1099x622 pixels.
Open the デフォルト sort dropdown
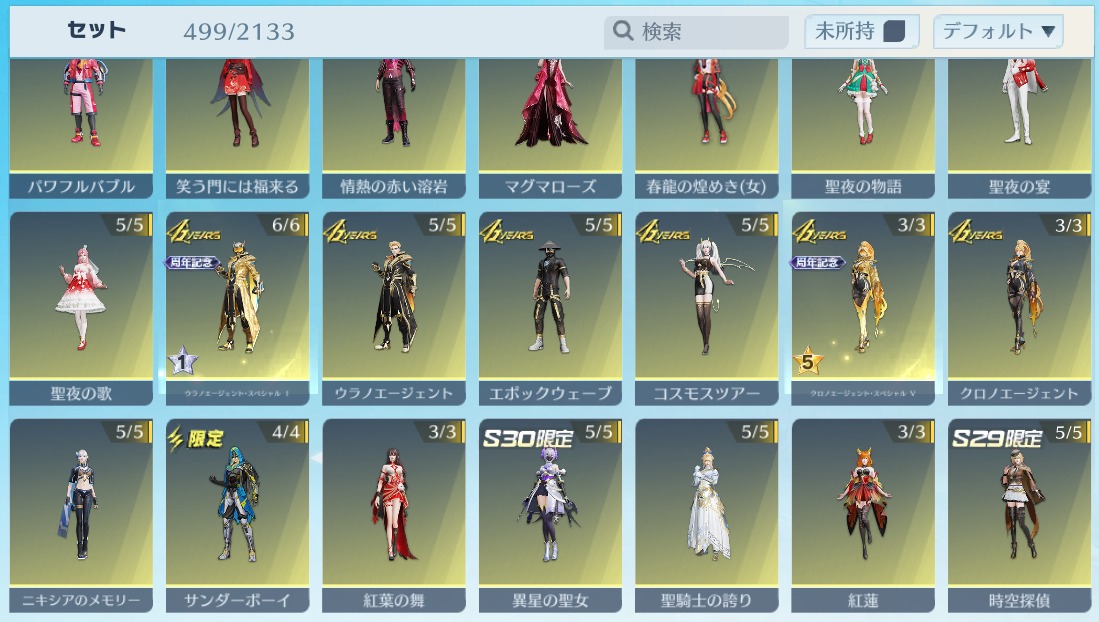coord(997,32)
